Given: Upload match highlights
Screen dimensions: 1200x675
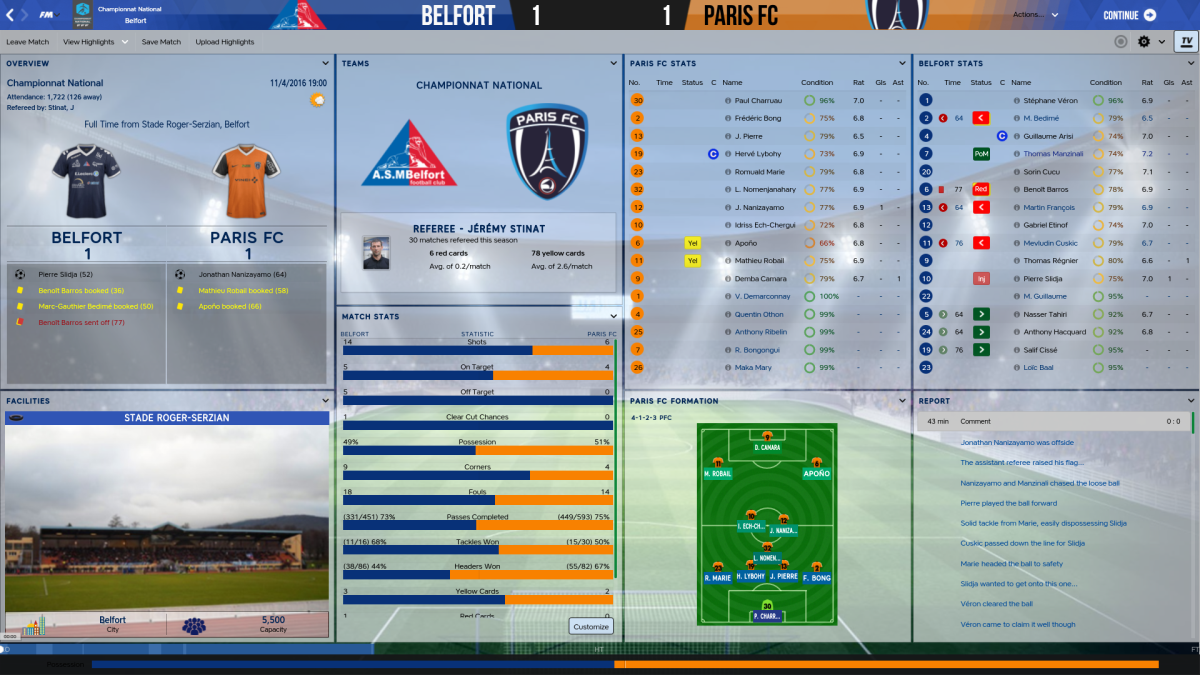Looking at the screenshot, I should tap(225, 42).
